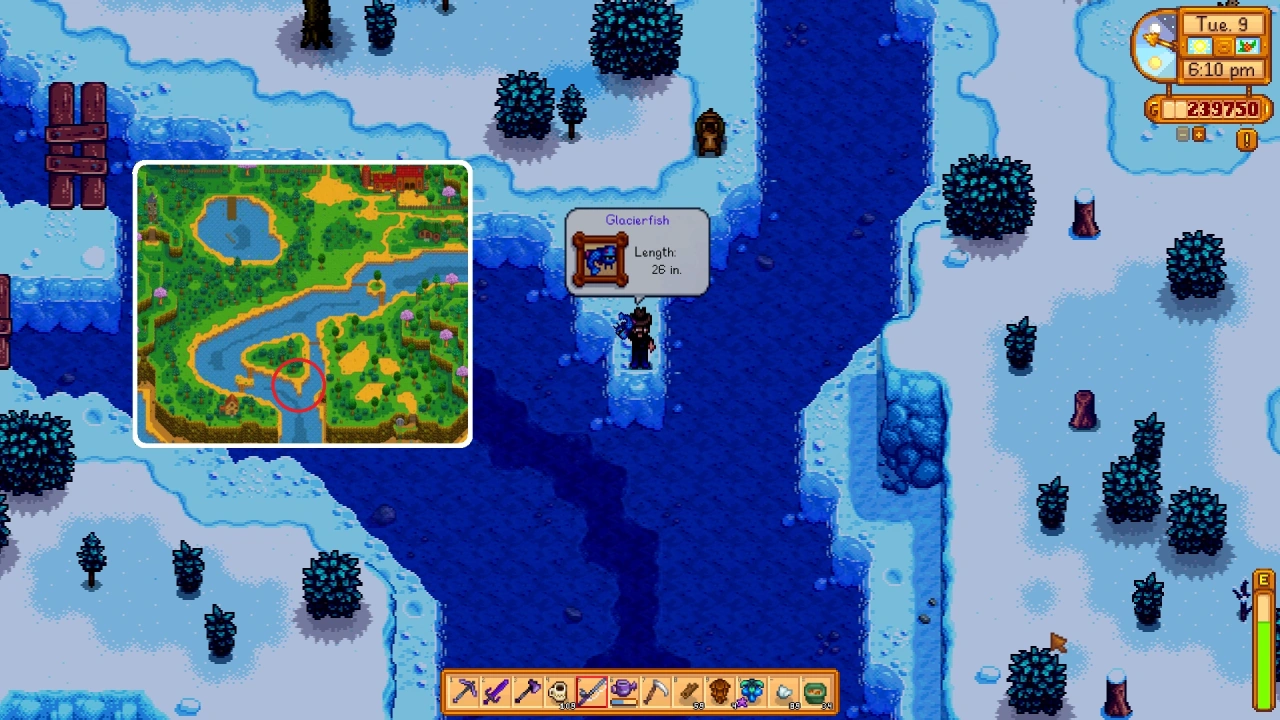
Task: Select the wood stack slot
Action: click(688, 691)
